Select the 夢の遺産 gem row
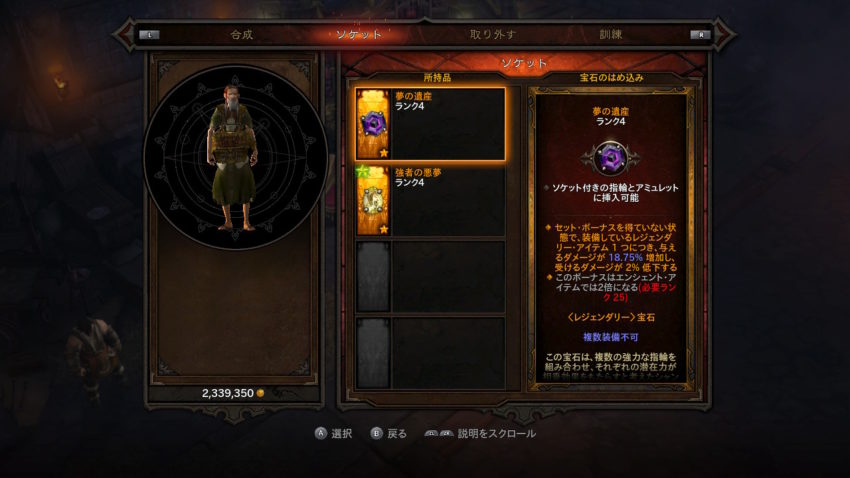Screen dimensions: 850x478 pyautogui.click(x=430, y=123)
